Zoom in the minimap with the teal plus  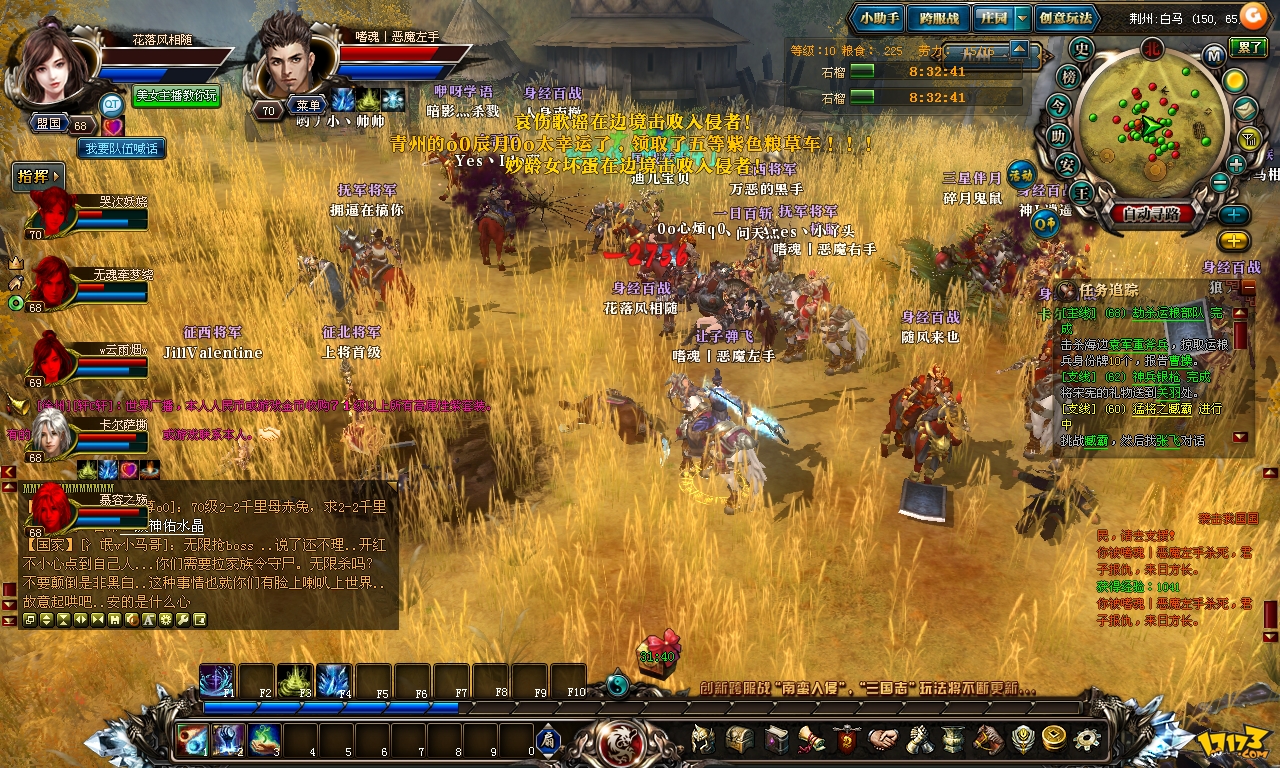(x=1236, y=165)
